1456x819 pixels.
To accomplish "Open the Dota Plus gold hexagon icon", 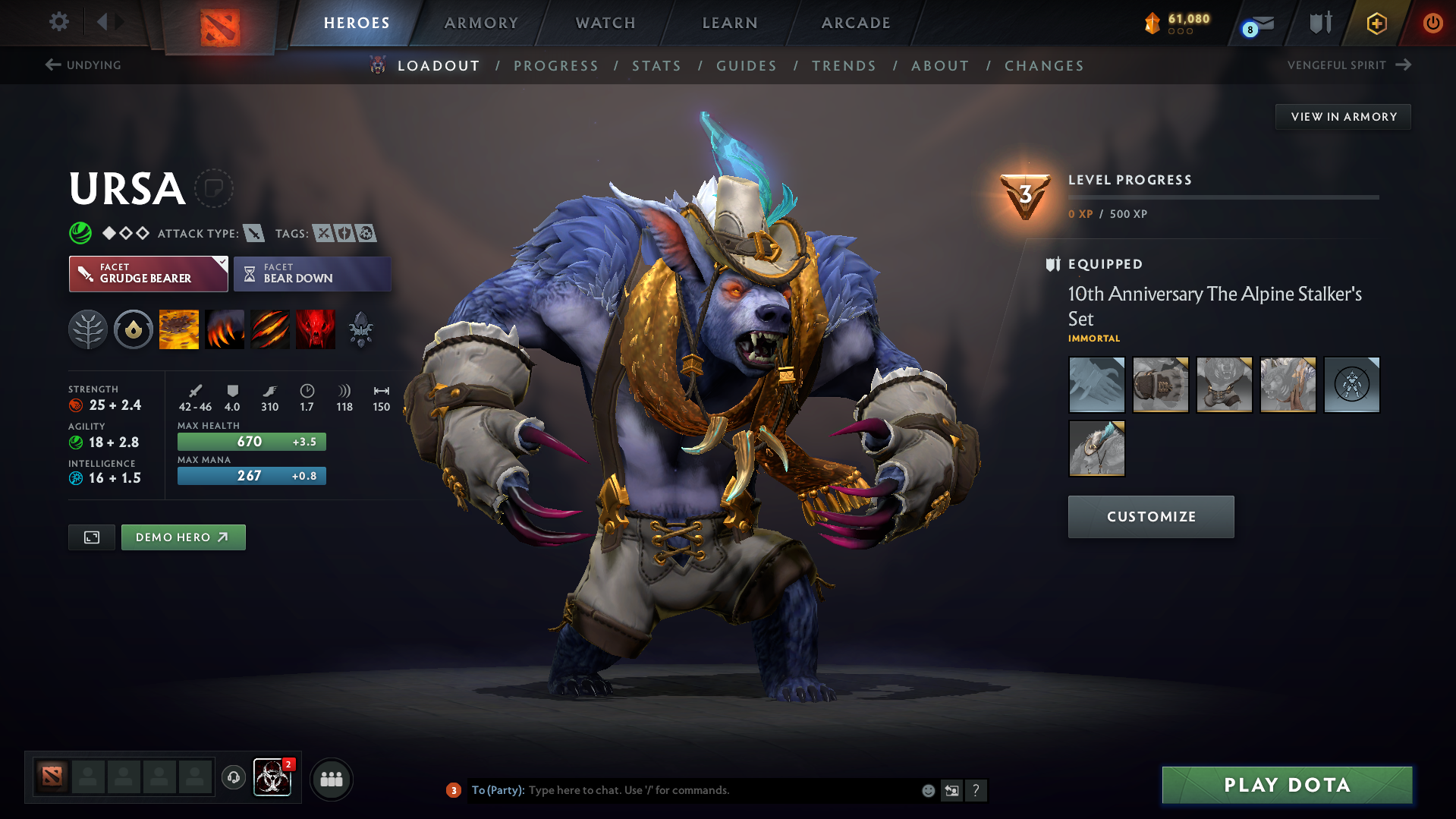I will click(1376, 23).
